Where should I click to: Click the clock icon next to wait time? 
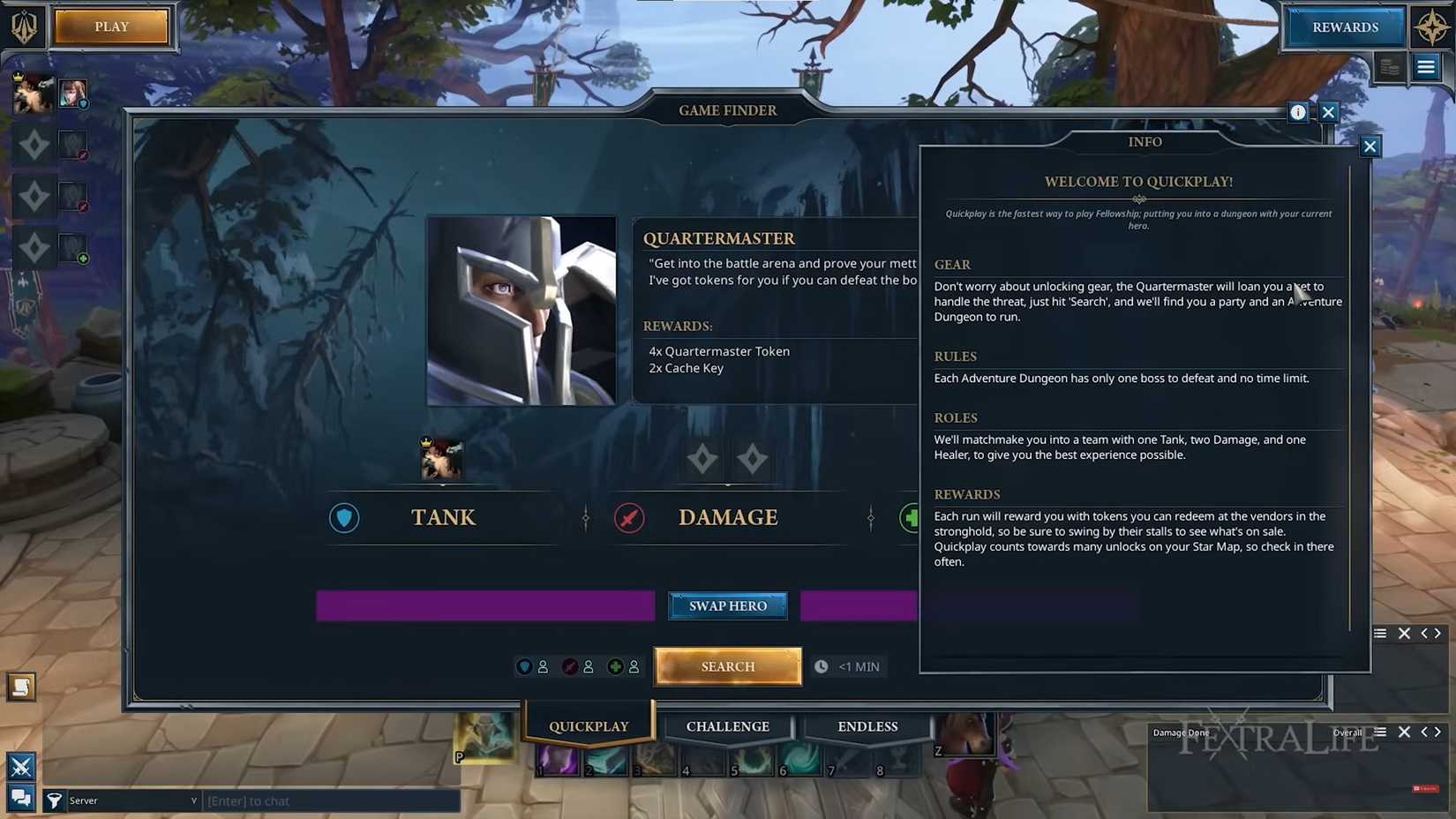[821, 666]
